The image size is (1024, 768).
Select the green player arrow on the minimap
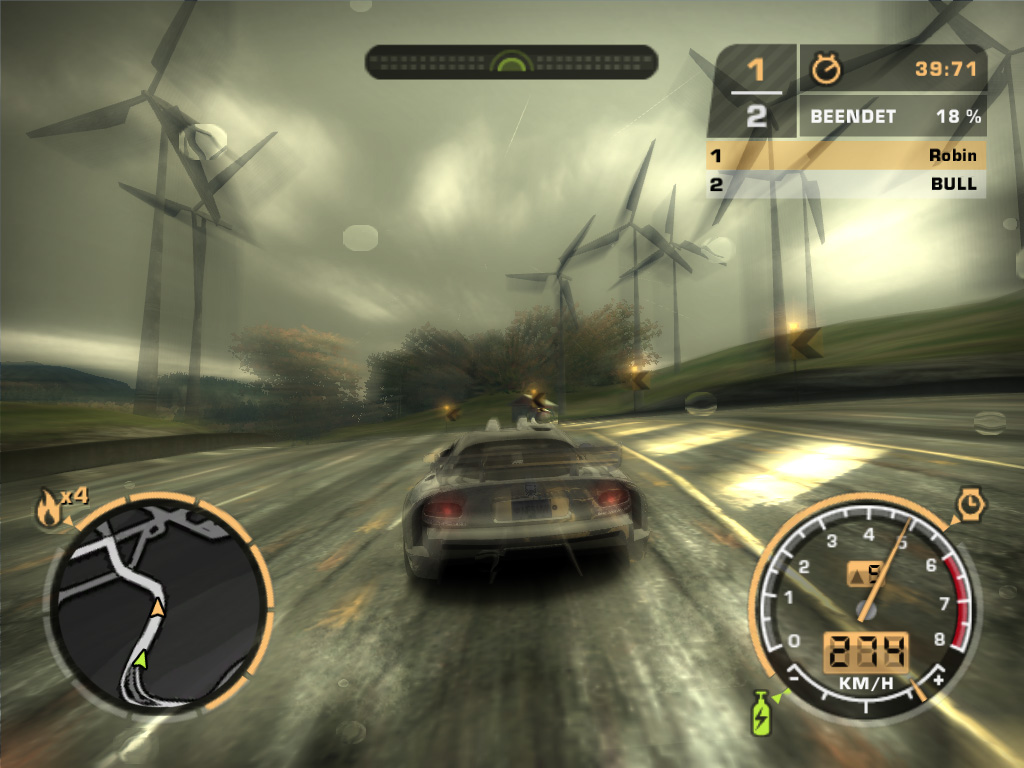[140, 659]
